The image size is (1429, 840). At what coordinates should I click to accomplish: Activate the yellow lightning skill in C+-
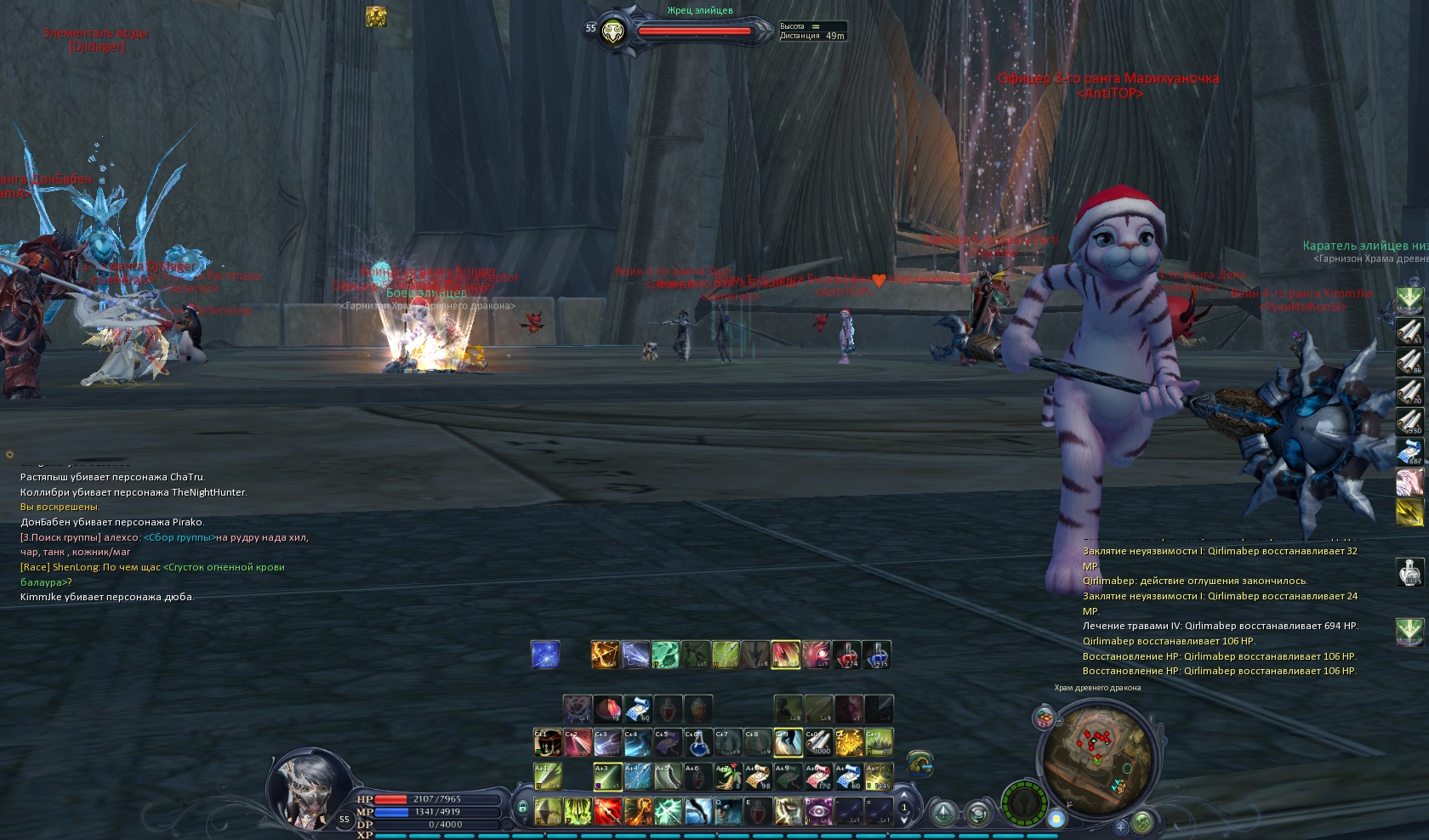click(x=848, y=743)
